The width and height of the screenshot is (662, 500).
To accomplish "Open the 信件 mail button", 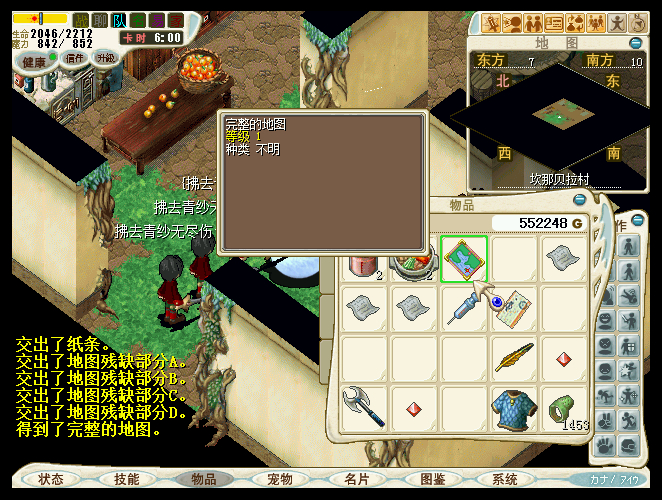I will coord(75,58).
